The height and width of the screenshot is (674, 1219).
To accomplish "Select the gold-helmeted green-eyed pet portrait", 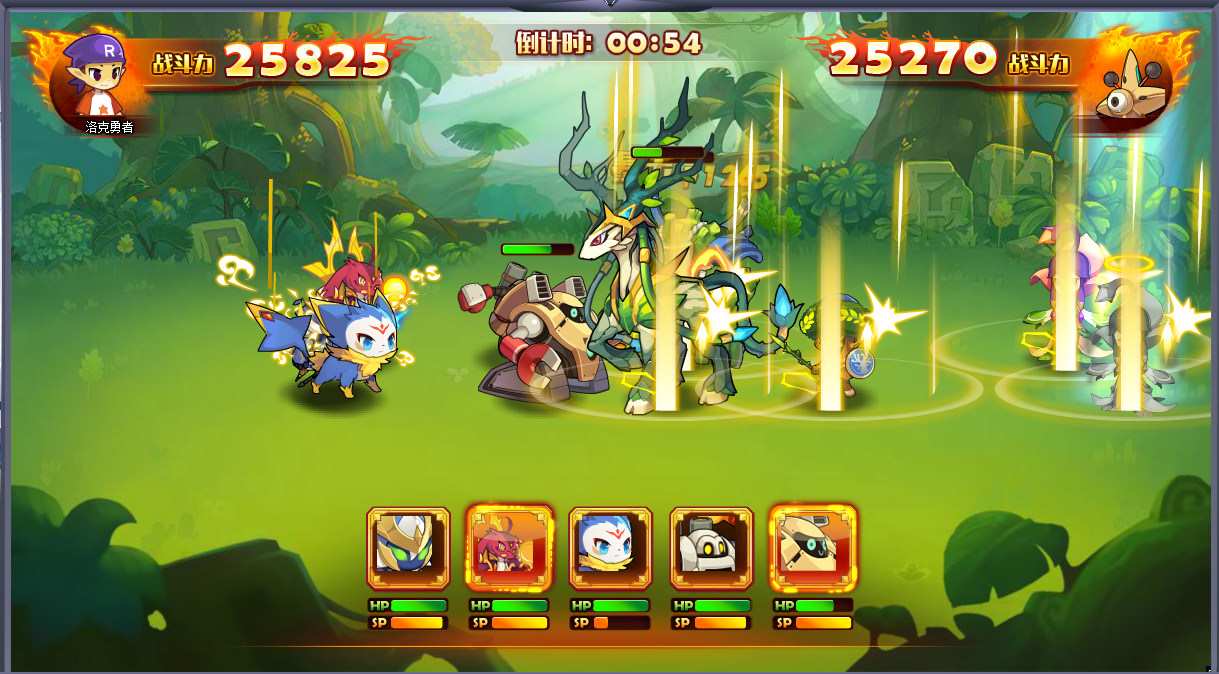I will click(408, 547).
